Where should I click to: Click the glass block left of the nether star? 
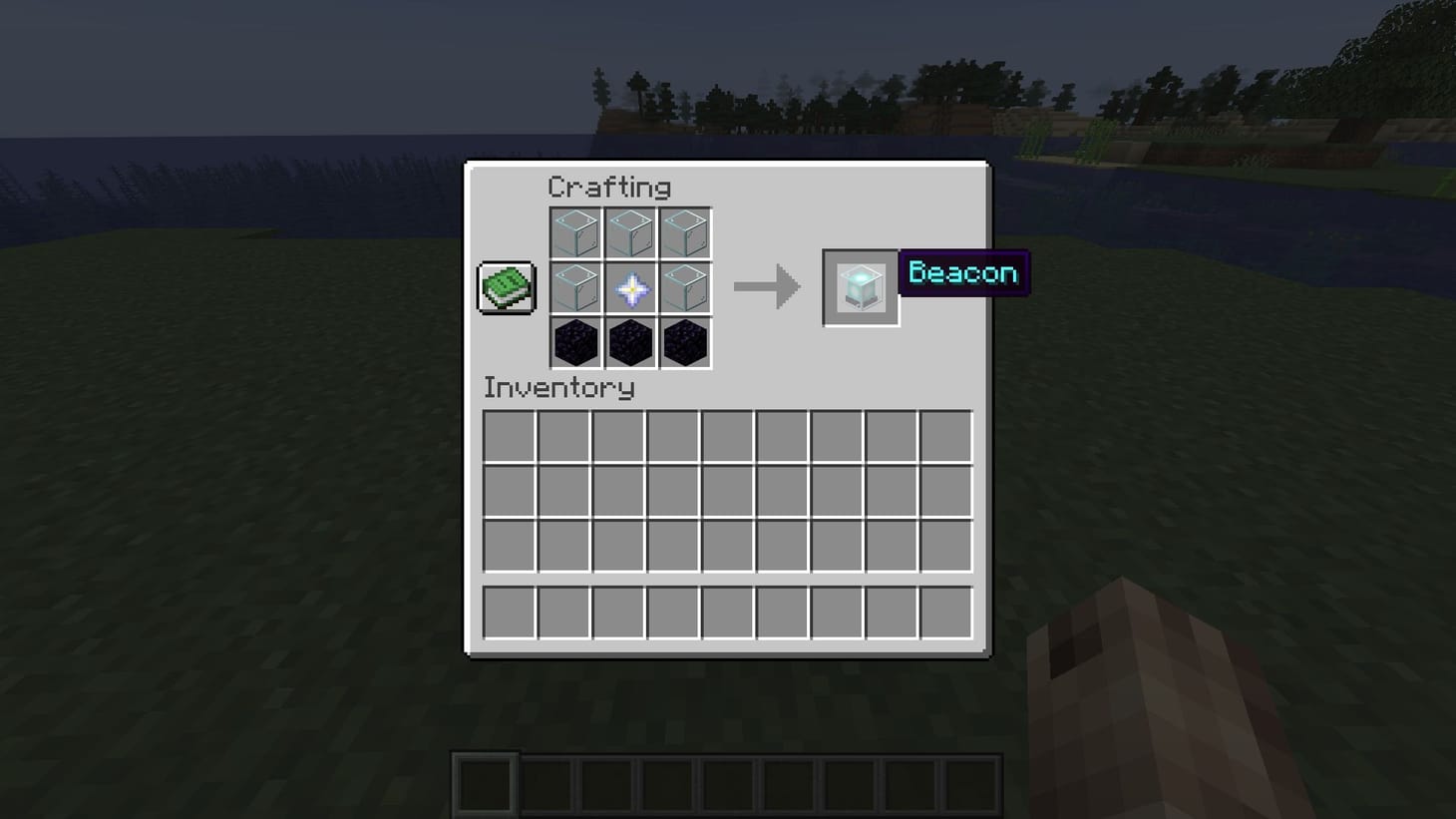[575, 288]
